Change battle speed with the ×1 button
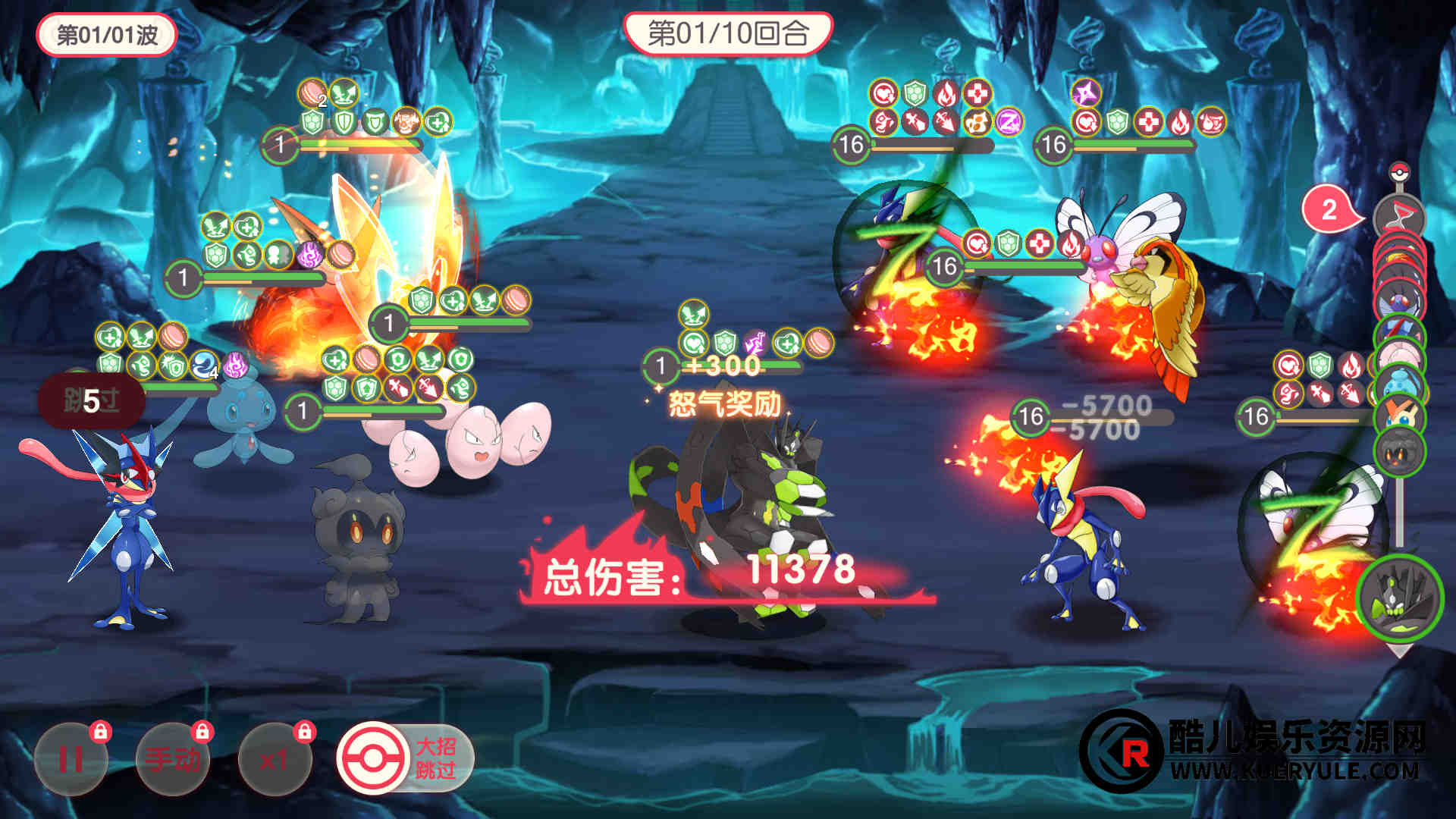This screenshot has width=1456, height=819. [x=274, y=758]
